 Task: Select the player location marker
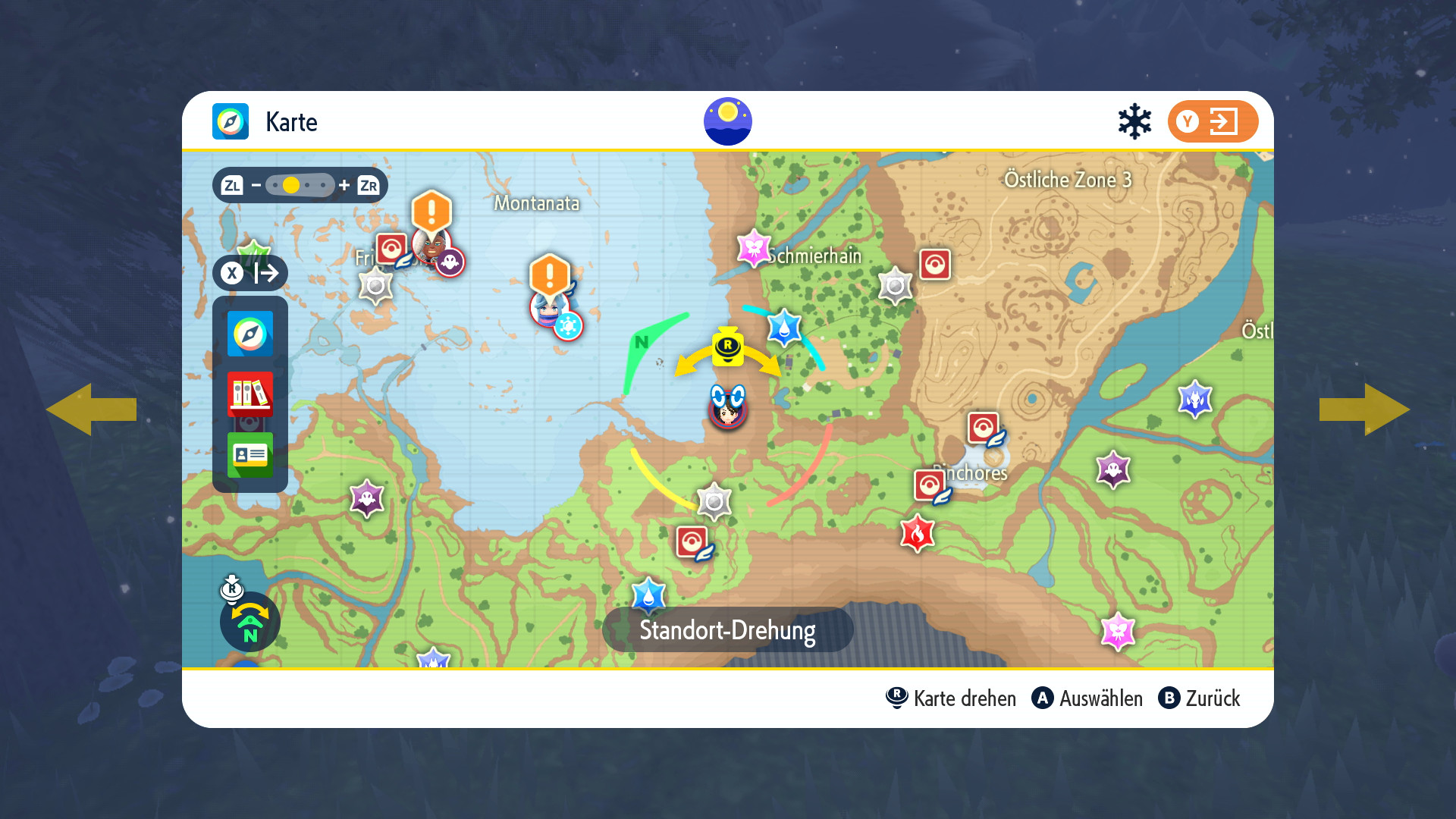tap(728, 408)
